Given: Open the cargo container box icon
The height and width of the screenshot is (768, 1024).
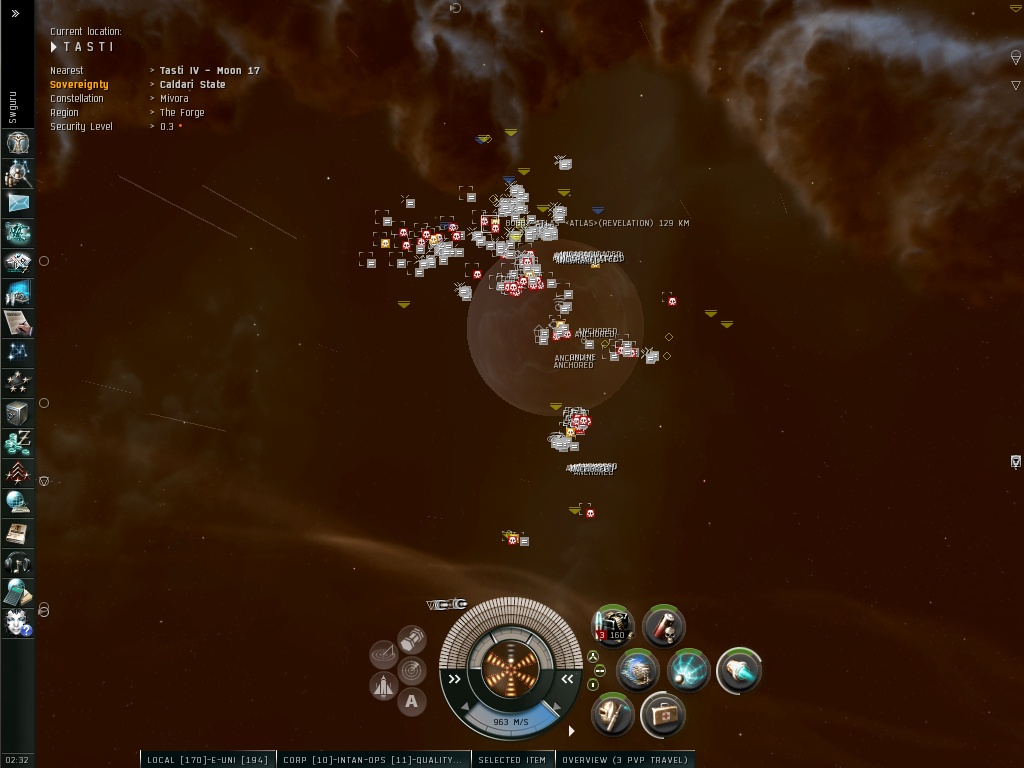Looking at the screenshot, I should pyautogui.click(x=18, y=412).
